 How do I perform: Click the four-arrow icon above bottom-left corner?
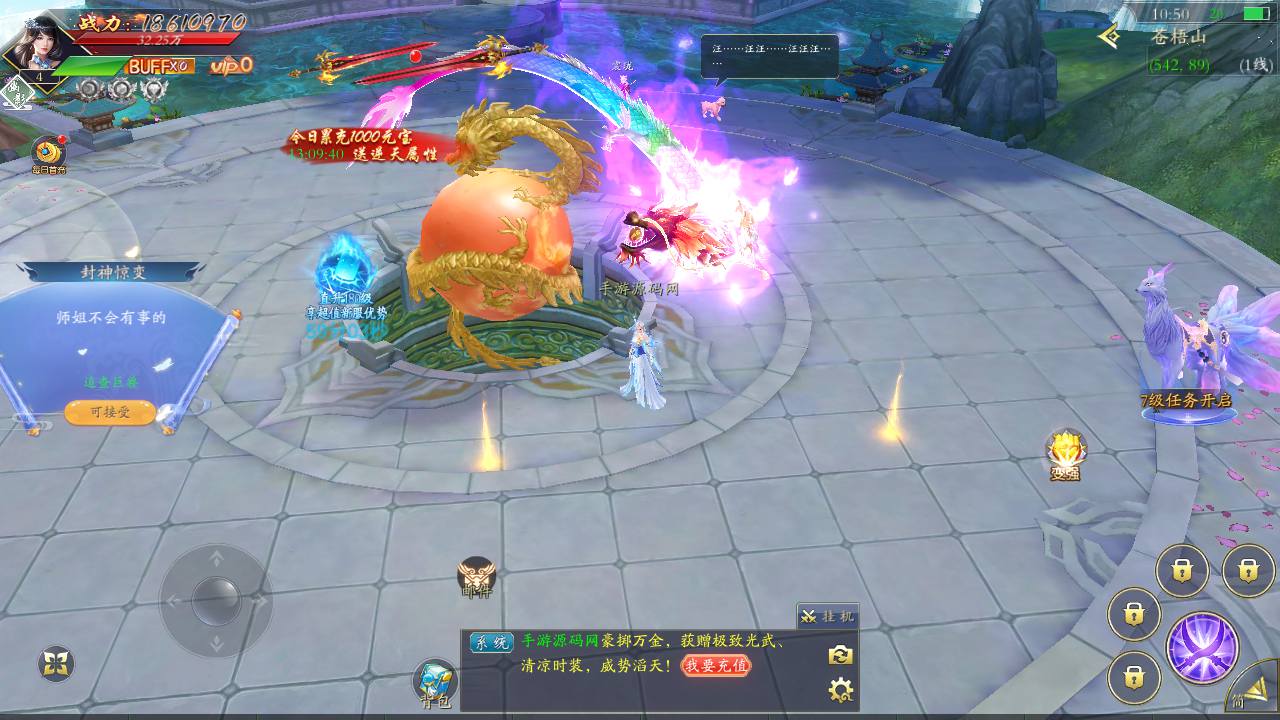56,663
